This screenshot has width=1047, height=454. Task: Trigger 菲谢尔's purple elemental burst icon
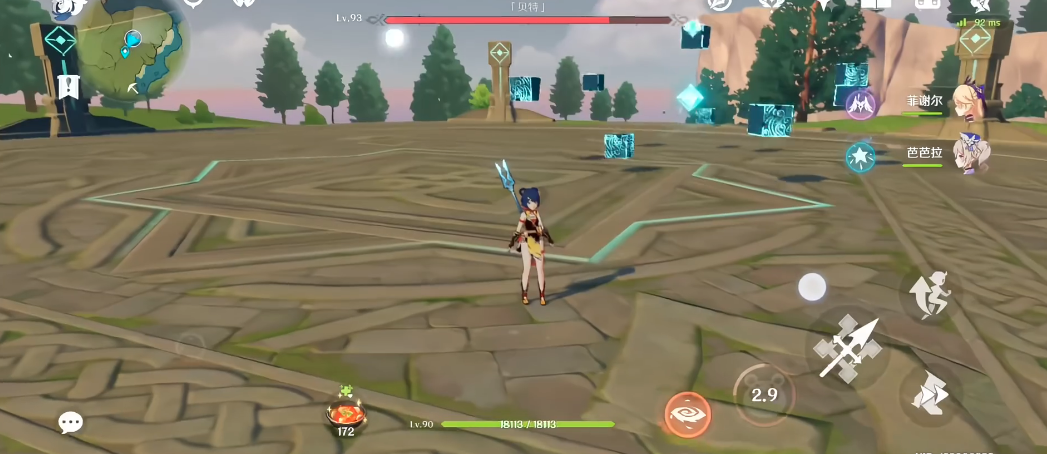tap(860, 103)
